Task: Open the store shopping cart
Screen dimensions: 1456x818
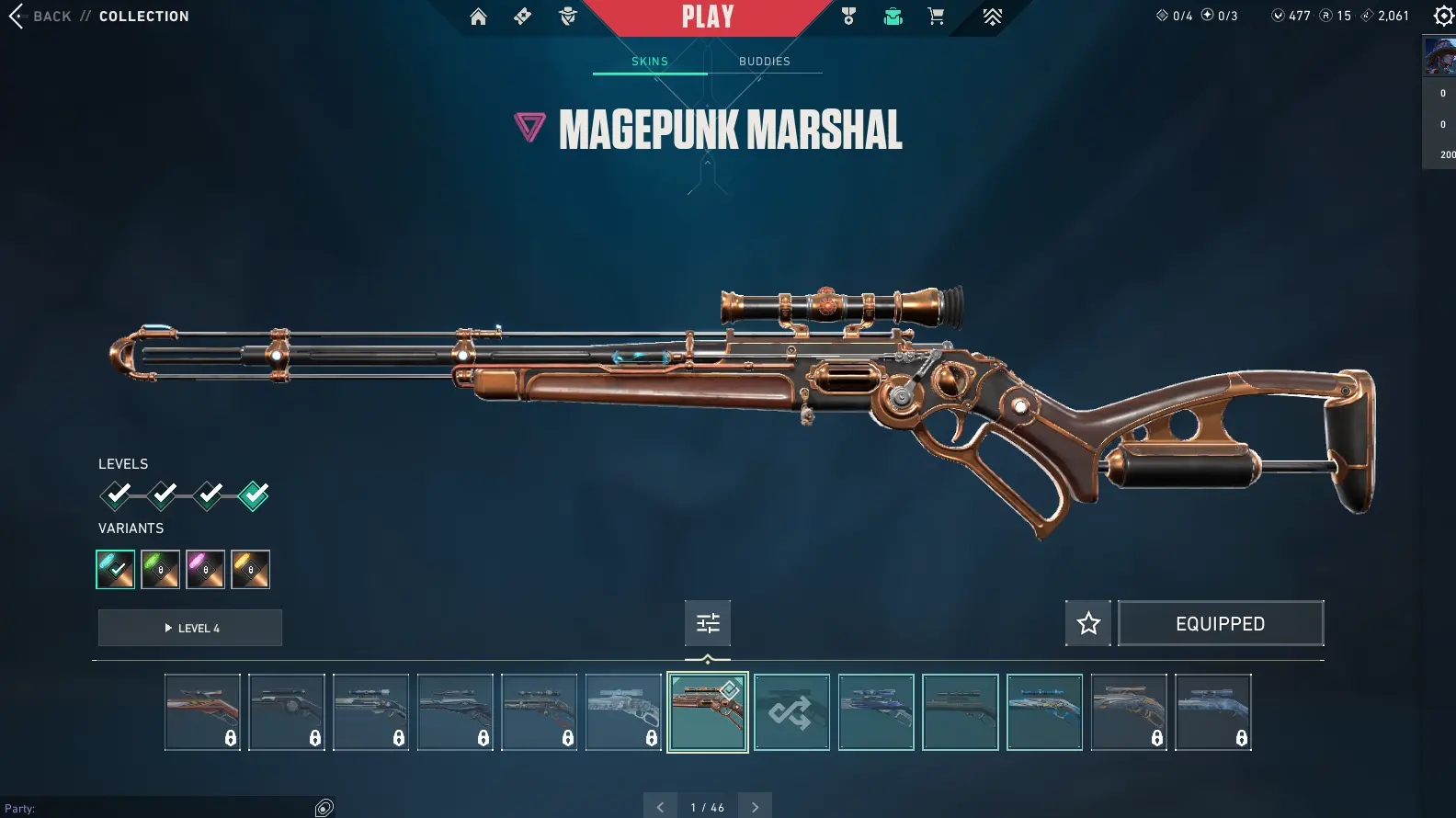Action: 936,17
